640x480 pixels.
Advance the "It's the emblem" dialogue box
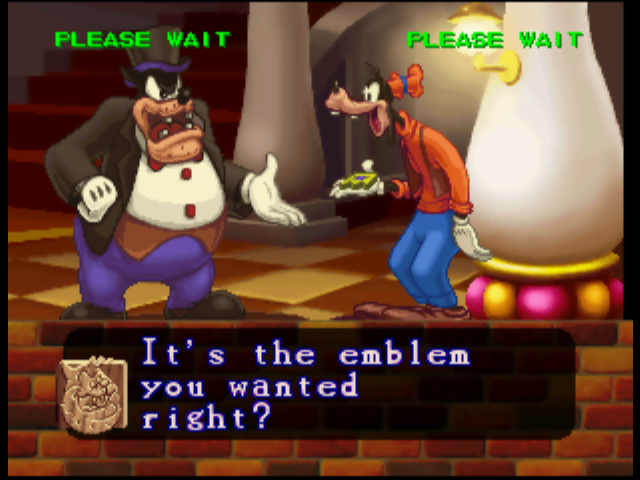coord(330,385)
